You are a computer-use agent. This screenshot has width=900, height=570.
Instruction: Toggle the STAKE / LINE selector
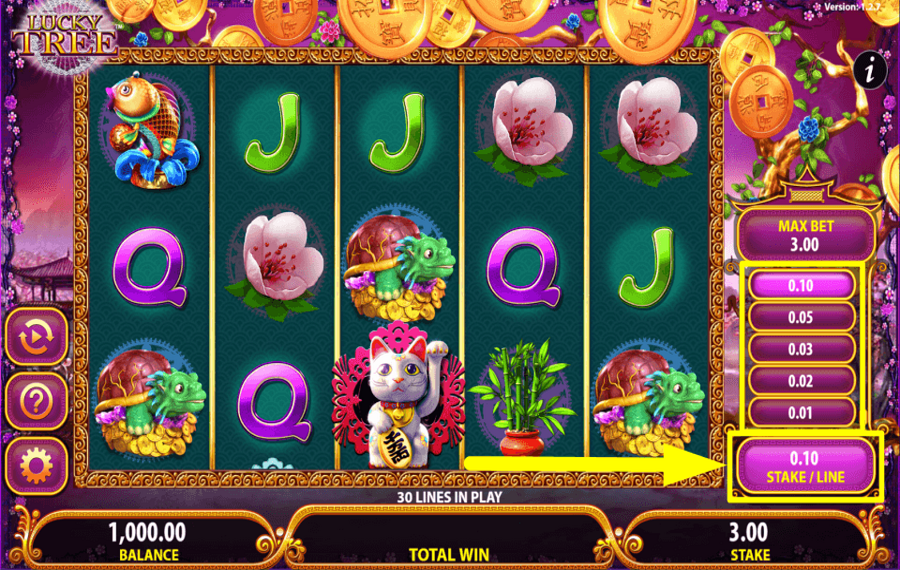click(x=806, y=466)
